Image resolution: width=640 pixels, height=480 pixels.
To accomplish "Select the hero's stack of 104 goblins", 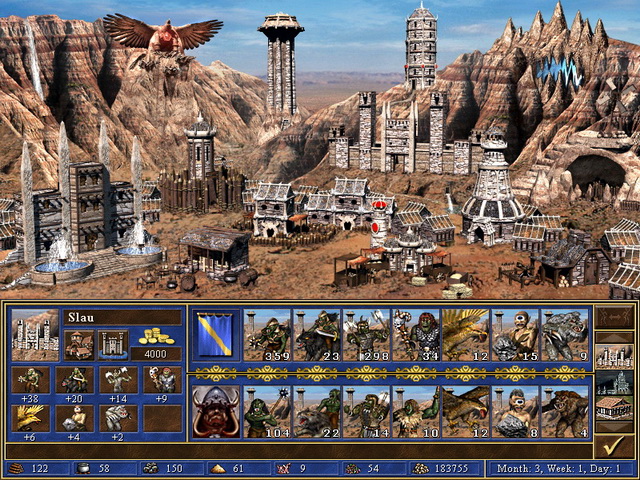I will [267, 412].
